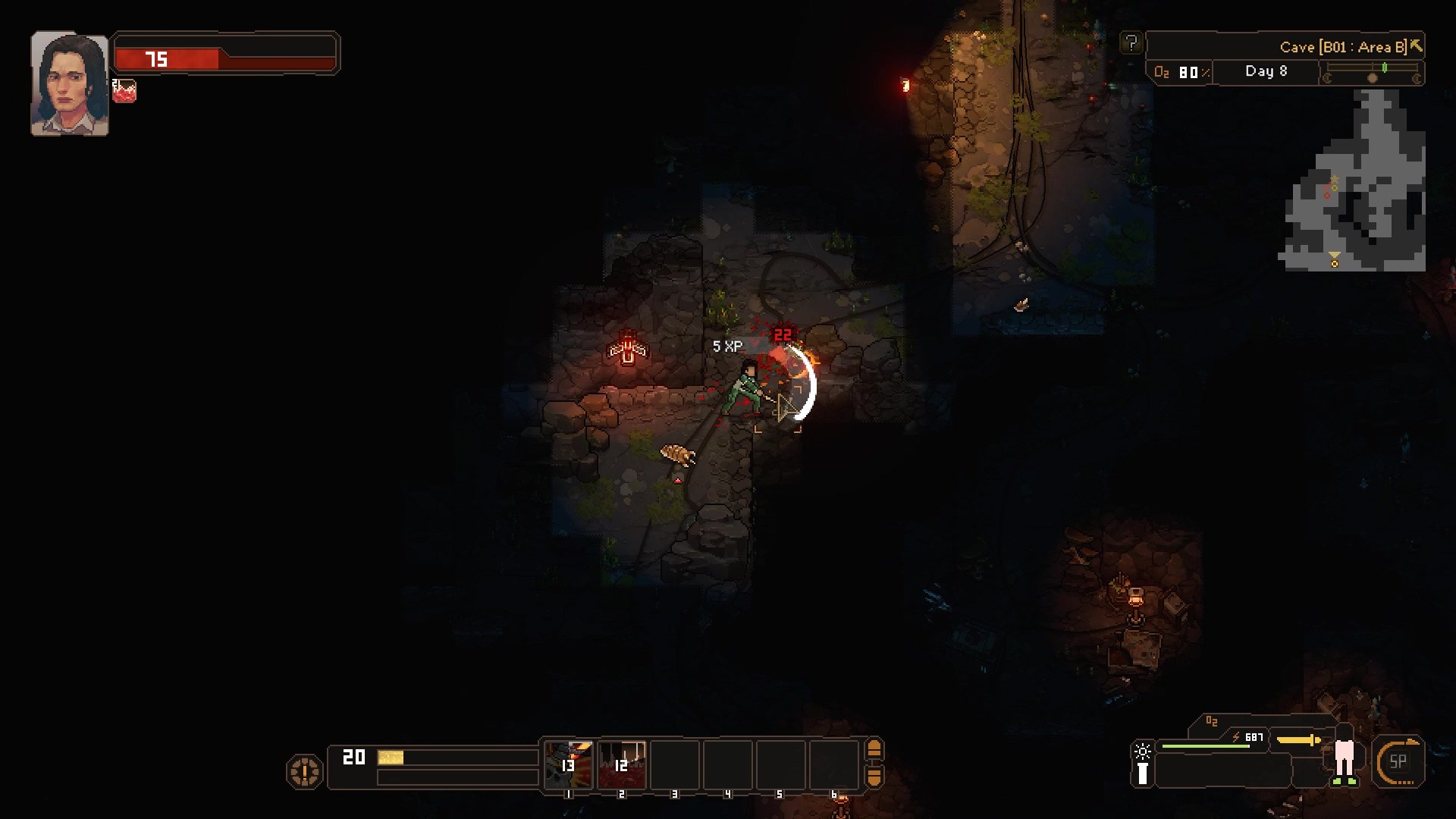
Task: Select the pickaxe icon beside the Cave name
Action: click(1417, 45)
